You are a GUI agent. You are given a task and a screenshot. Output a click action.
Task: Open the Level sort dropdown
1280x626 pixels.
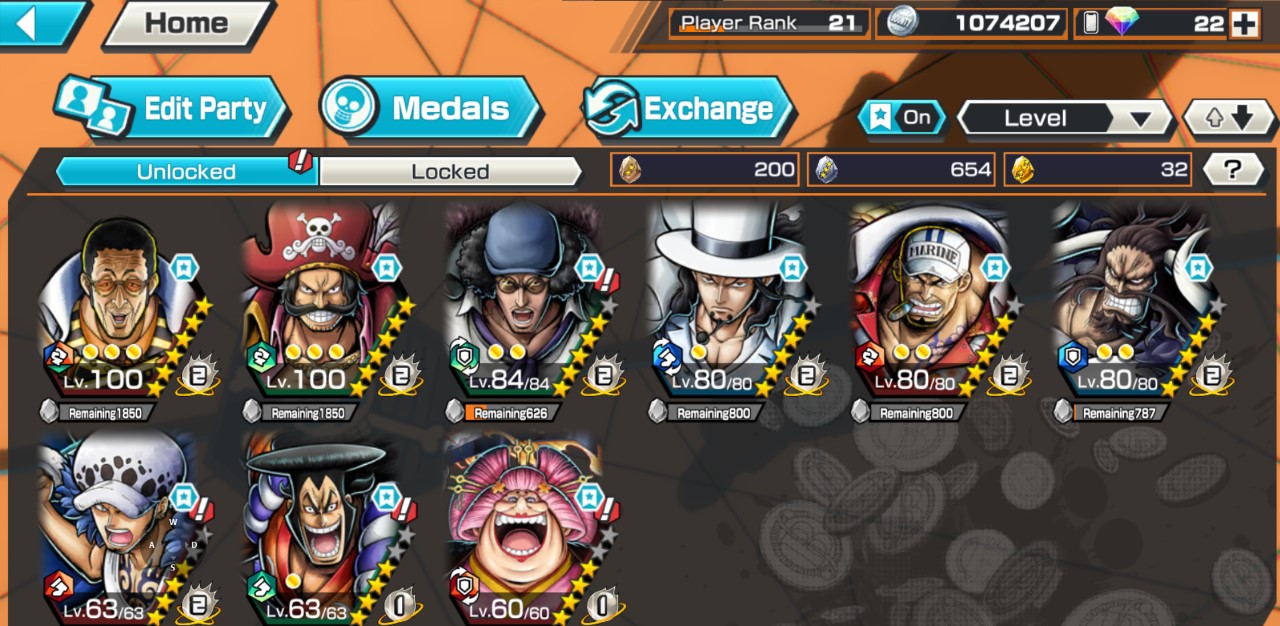point(1064,118)
